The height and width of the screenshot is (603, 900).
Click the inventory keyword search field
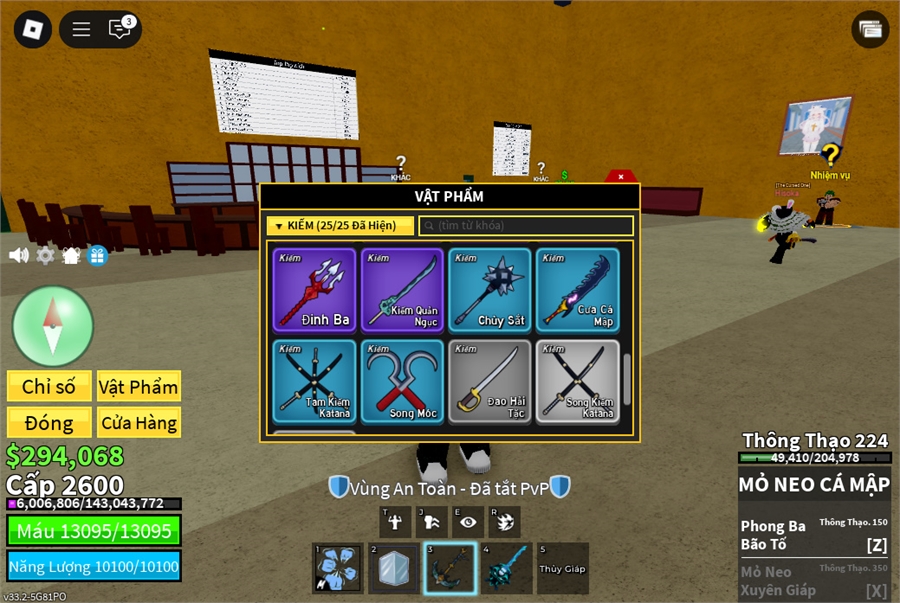click(x=526, y=226)
